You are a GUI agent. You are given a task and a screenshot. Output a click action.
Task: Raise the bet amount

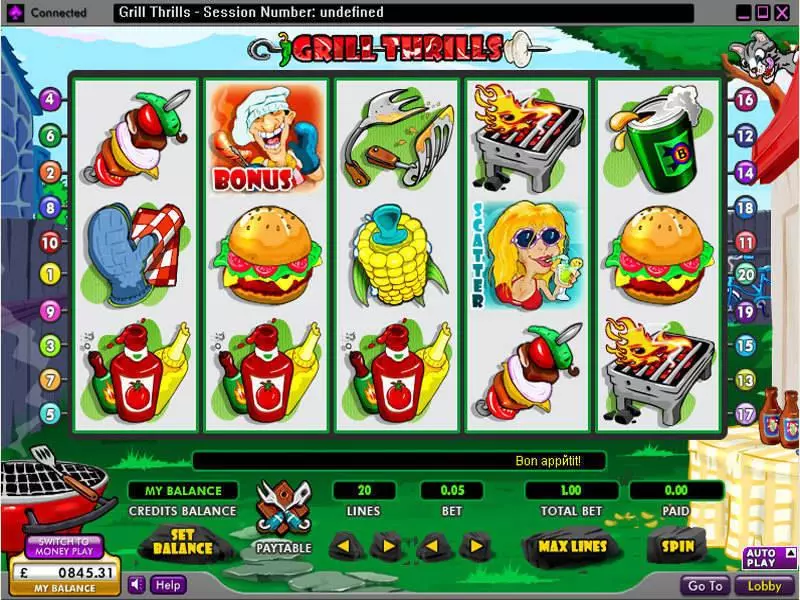(475, 546)
